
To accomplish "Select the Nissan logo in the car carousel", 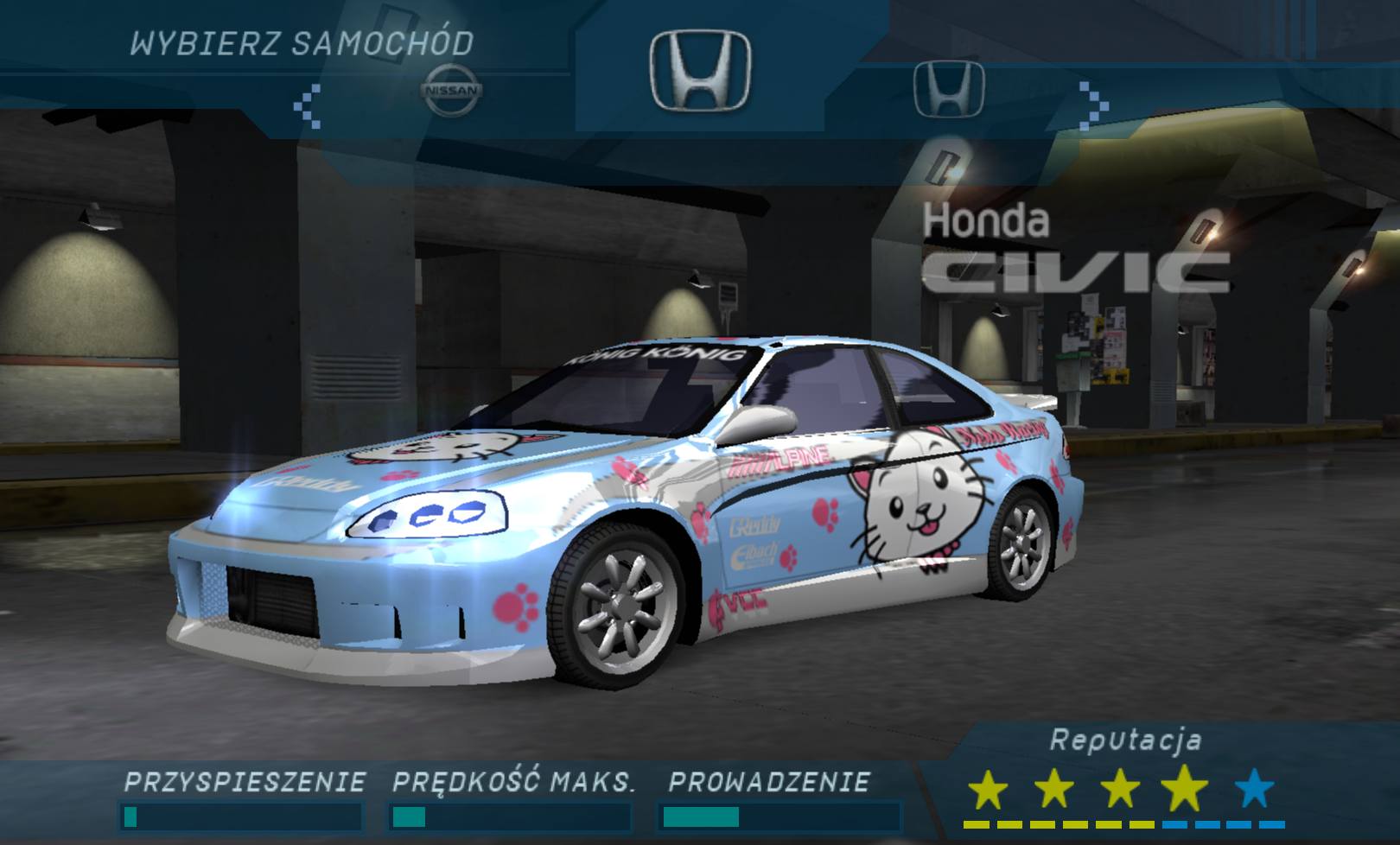I will coord(450,90).
